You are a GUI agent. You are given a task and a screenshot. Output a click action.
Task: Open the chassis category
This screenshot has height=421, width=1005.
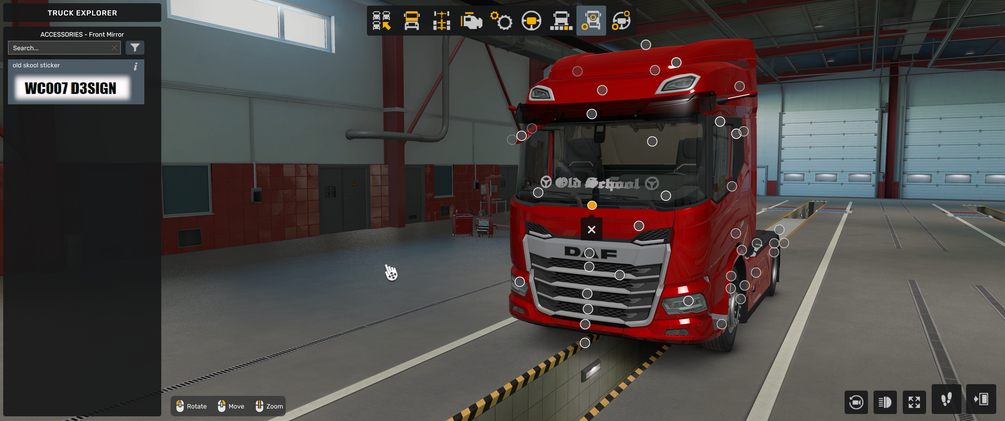coord(441,21)
